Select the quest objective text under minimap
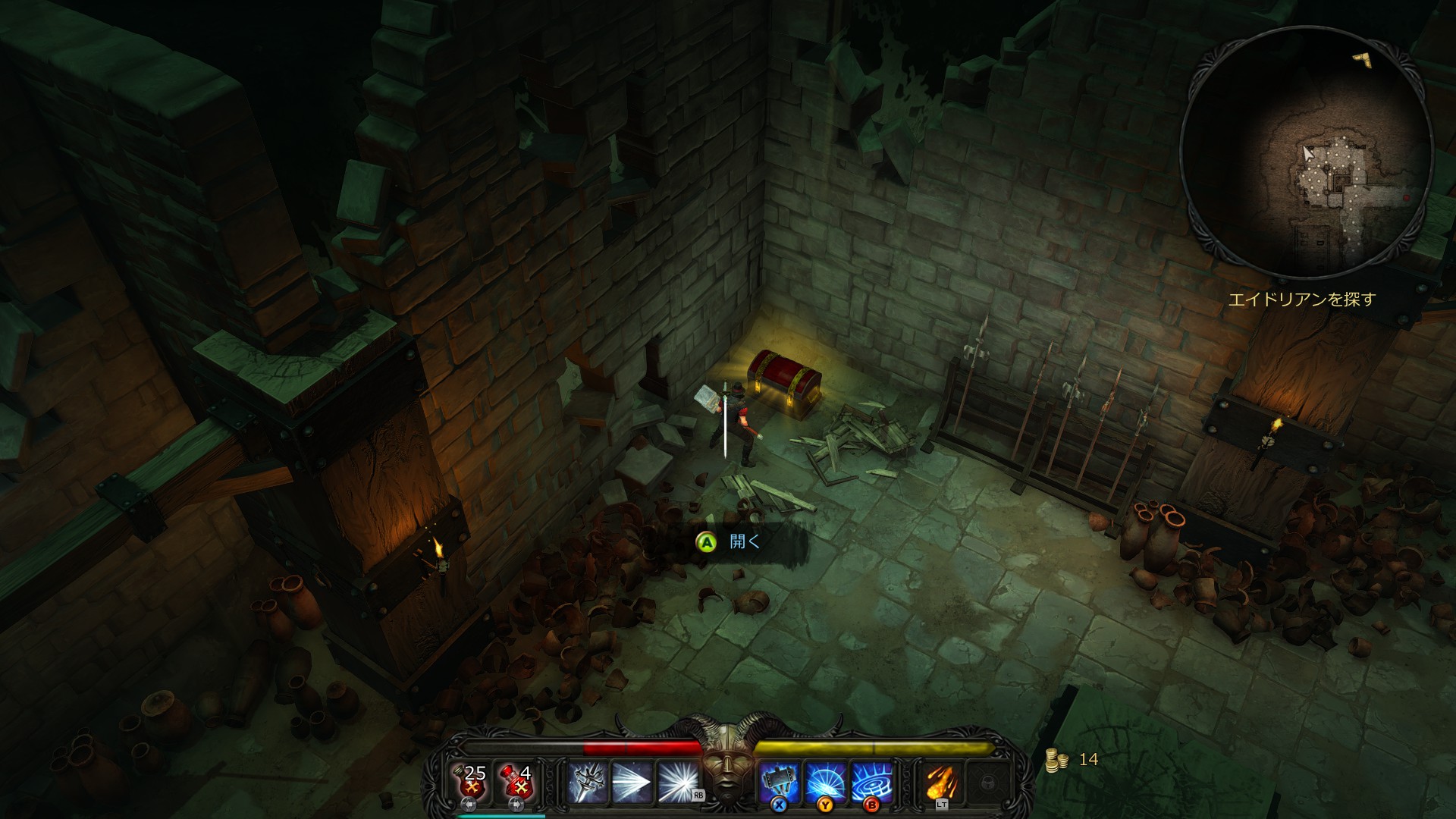 coord(1301,300)
